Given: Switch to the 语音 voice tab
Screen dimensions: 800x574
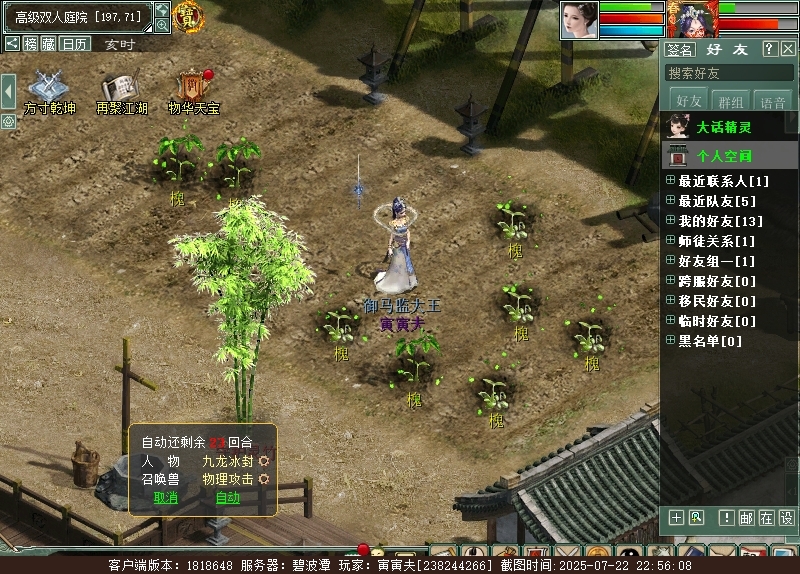Looking at the screenshot, I should click(772, 102).
